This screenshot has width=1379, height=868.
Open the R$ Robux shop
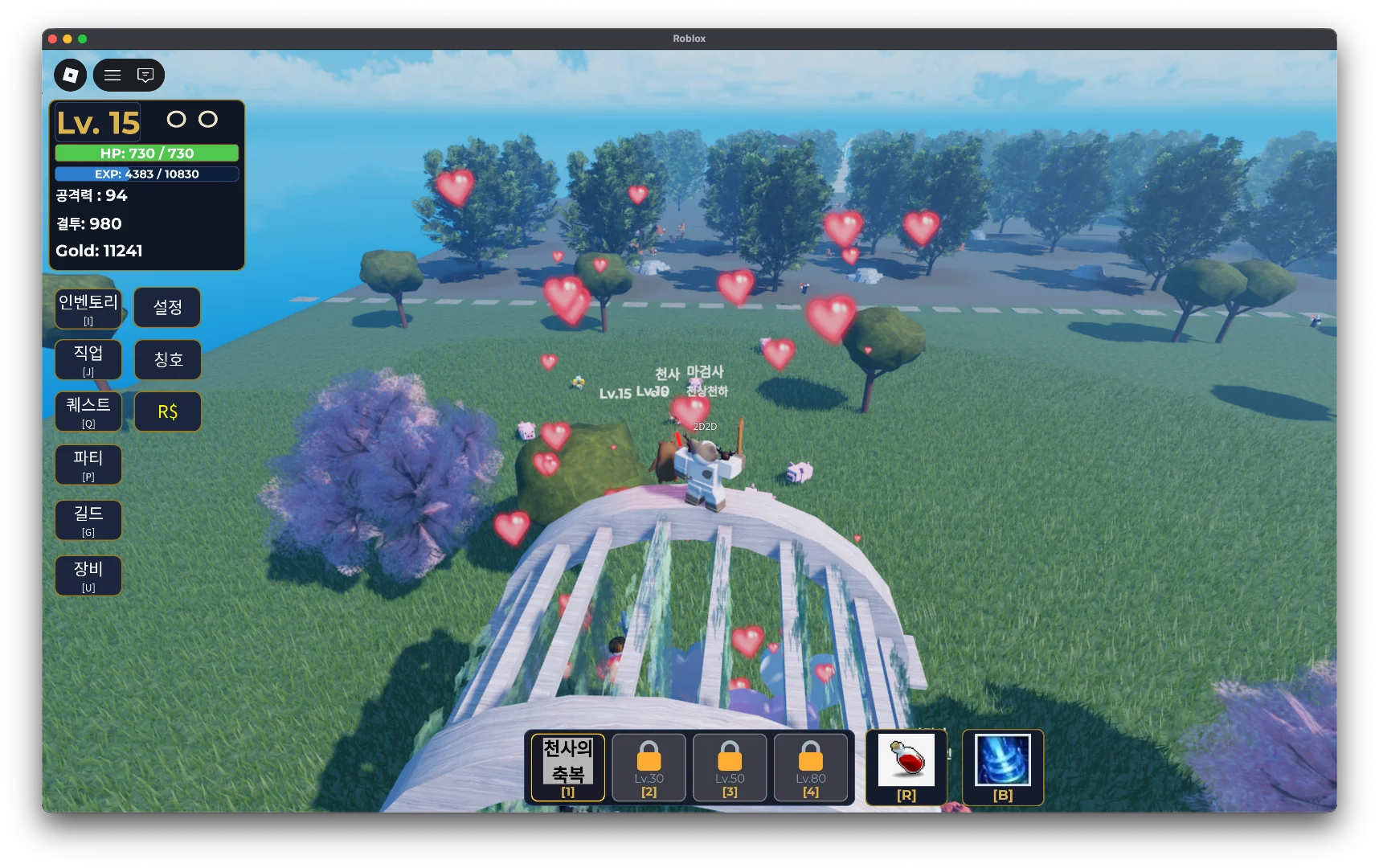[167, 411]
